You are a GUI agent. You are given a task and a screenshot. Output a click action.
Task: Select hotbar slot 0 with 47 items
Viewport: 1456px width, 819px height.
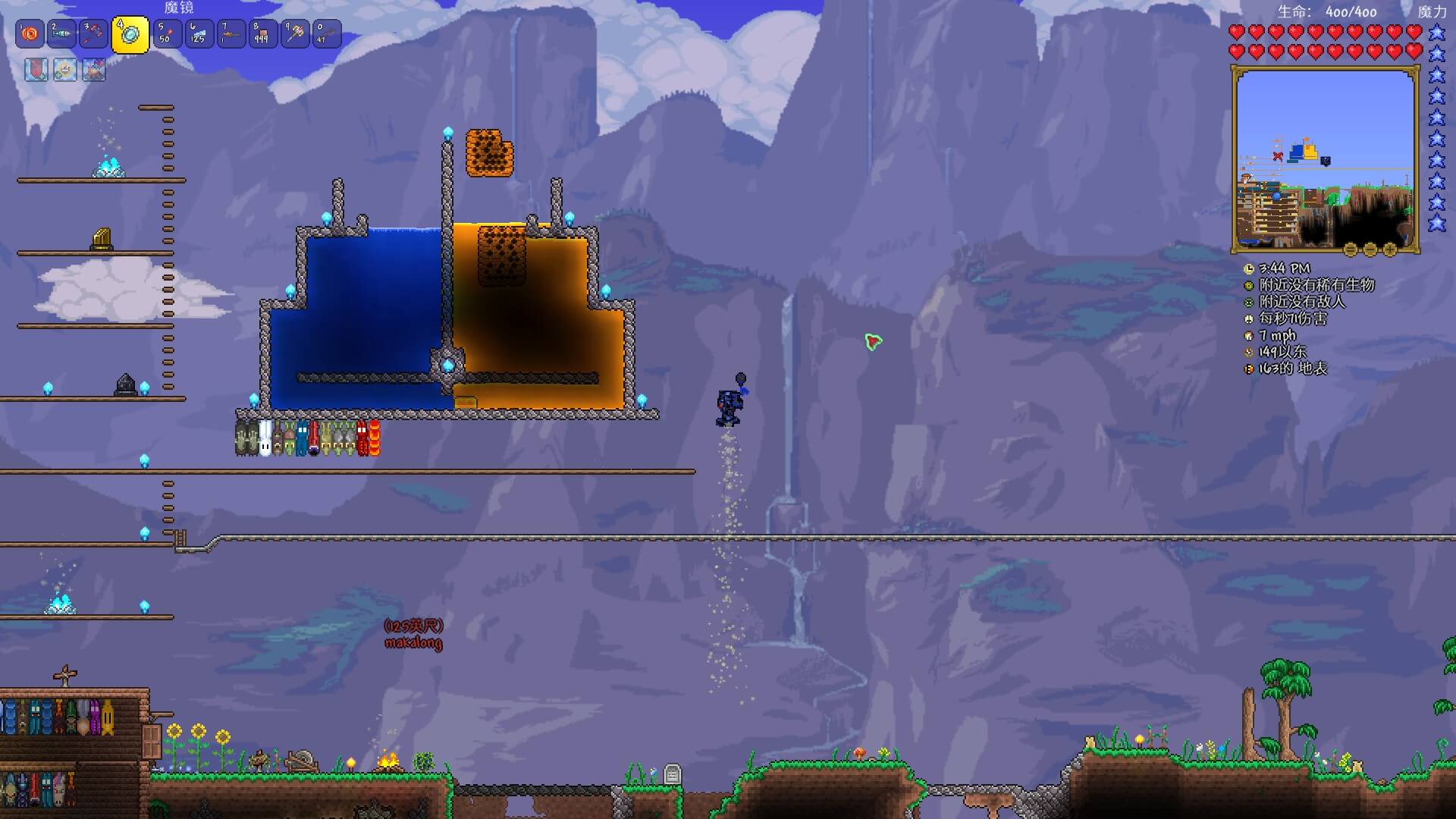click(x=326, y=34)
